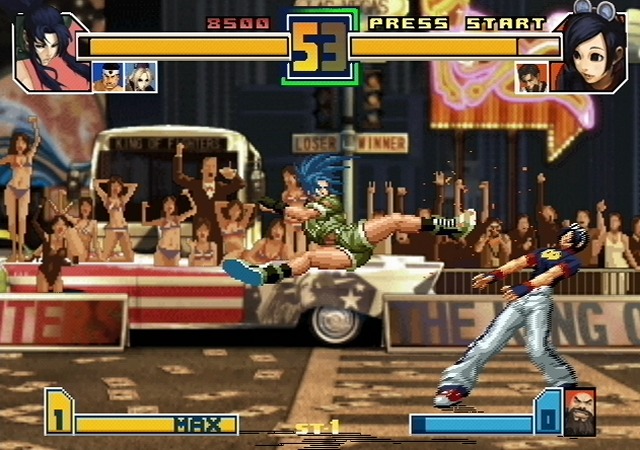The height and width of the screenshot is (450, 640).
Task: Click the headband fighter teammate icon
Action: (x=108, y=77)
